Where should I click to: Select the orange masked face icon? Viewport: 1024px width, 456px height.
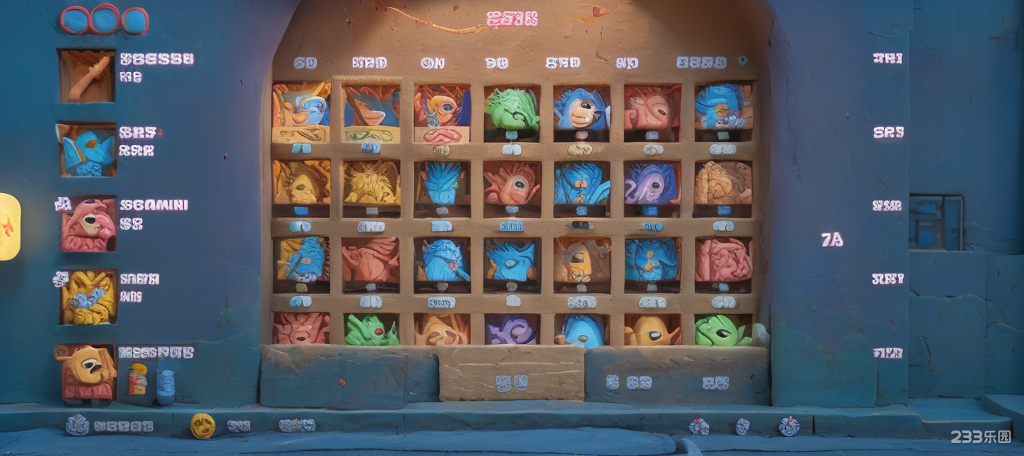[x=87, y=371]
